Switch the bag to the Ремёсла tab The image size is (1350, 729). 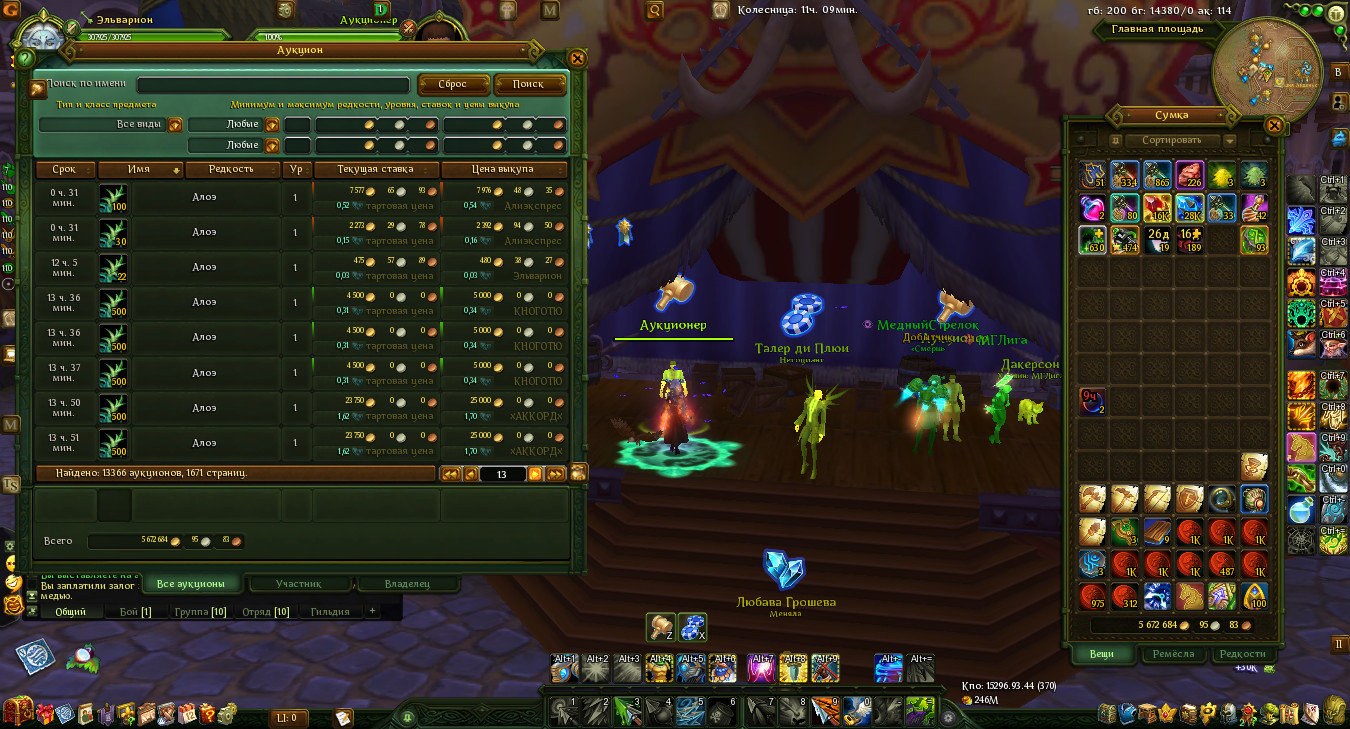(1173, 654)
